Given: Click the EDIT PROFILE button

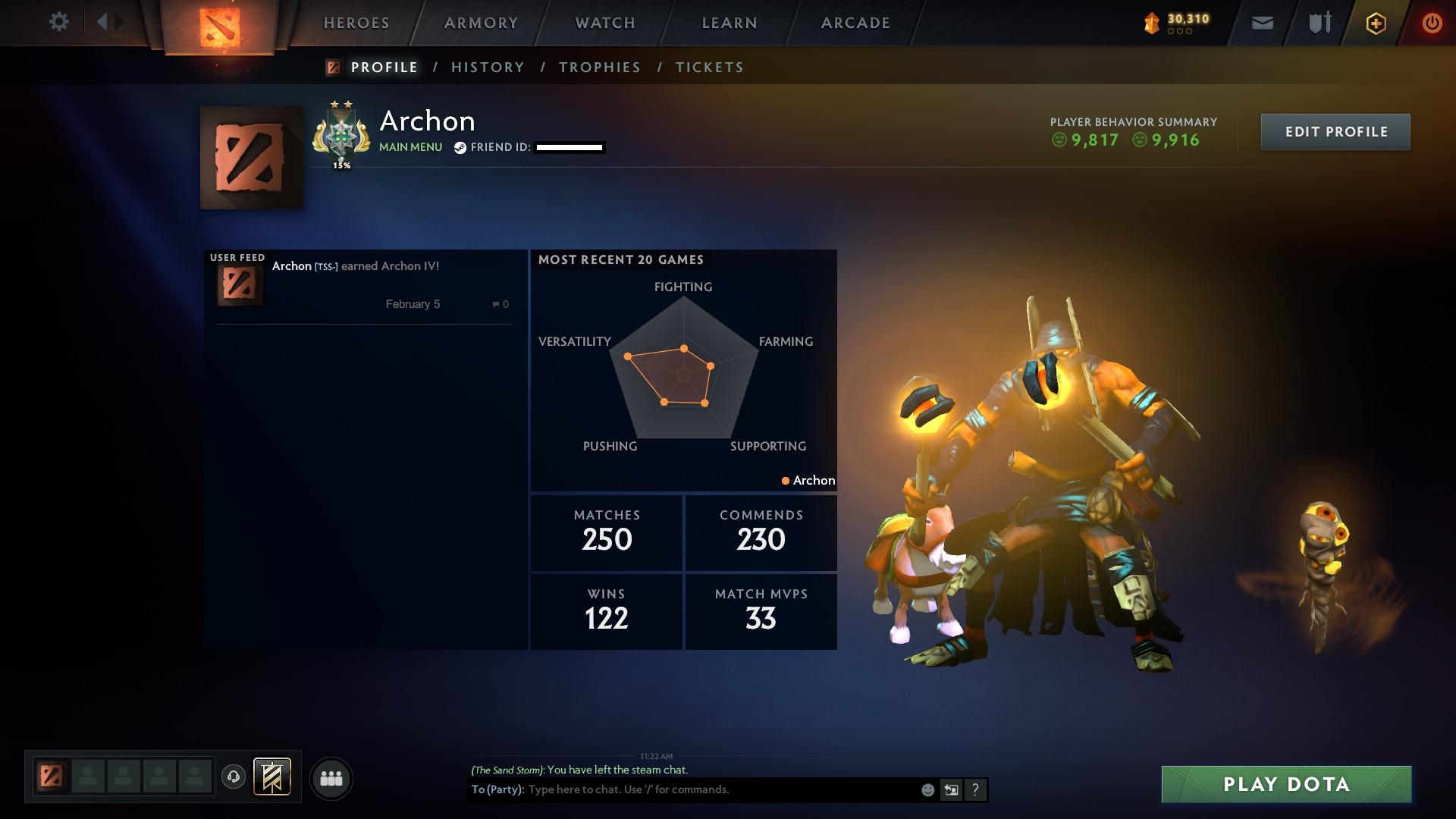Looking at the screenshot, I should [1335, 131].
